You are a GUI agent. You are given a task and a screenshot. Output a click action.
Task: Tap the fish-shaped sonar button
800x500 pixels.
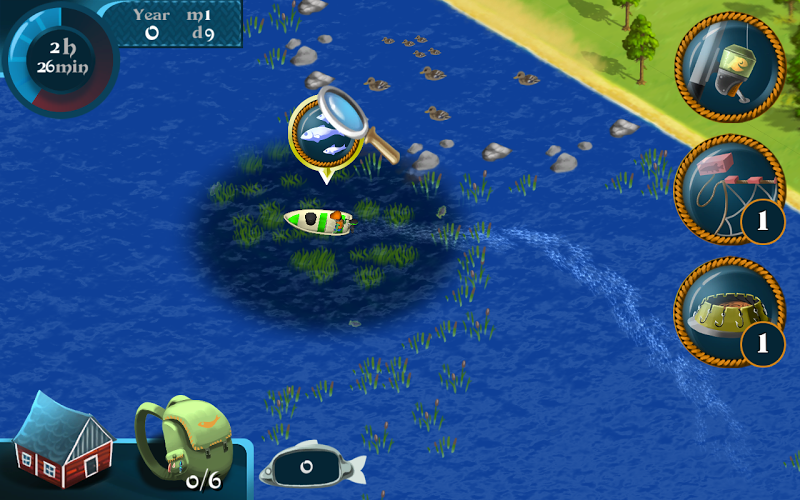(x=310, y=465)
